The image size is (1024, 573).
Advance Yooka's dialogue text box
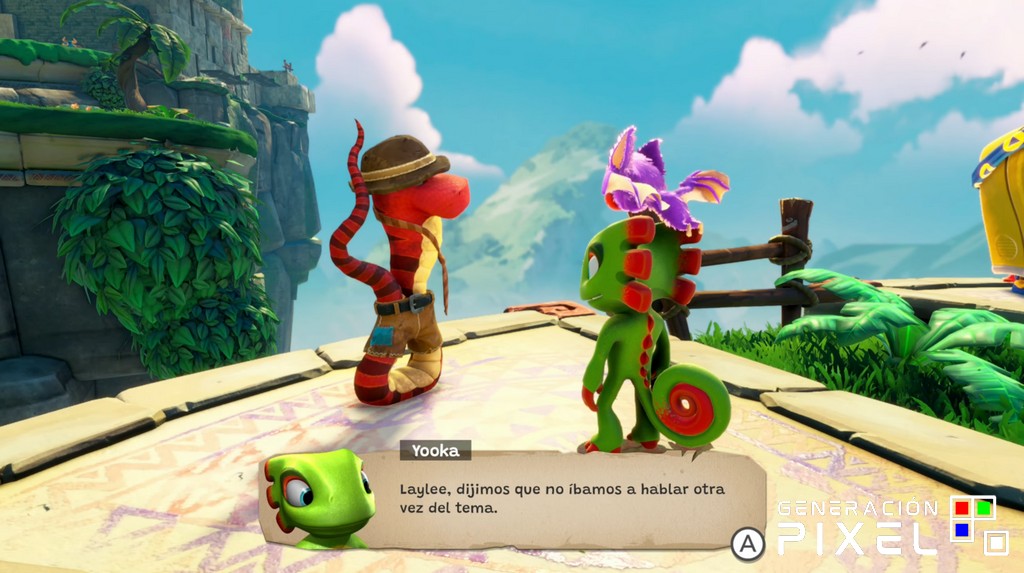(747, 543)
